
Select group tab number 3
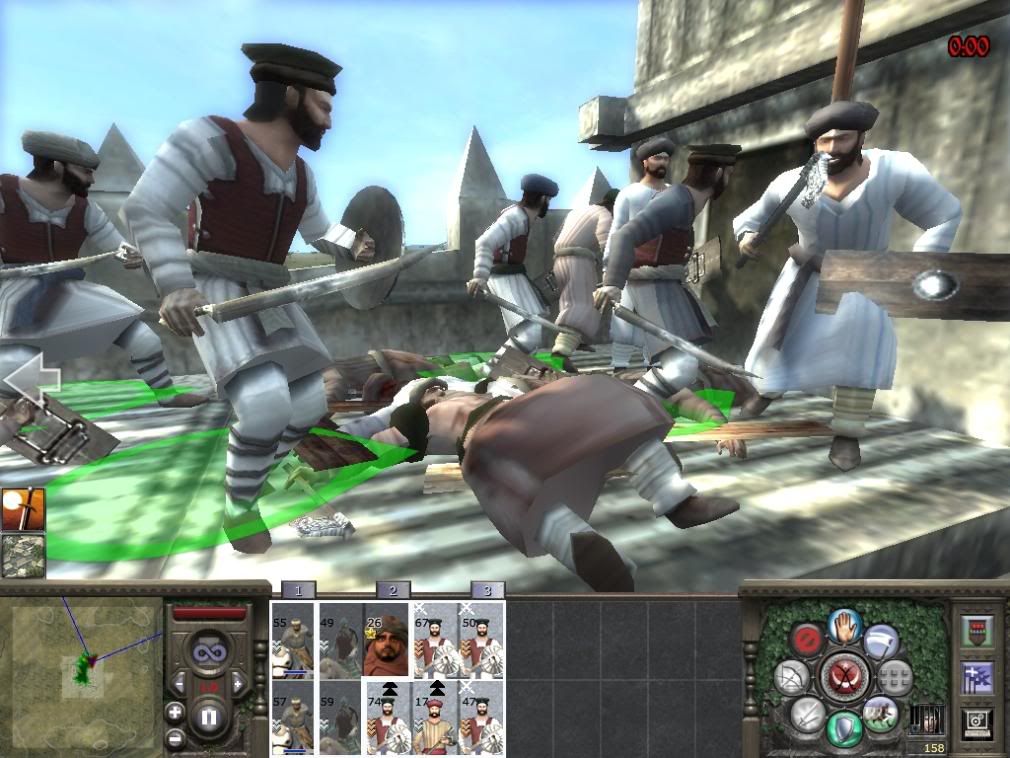click(487, 590)
